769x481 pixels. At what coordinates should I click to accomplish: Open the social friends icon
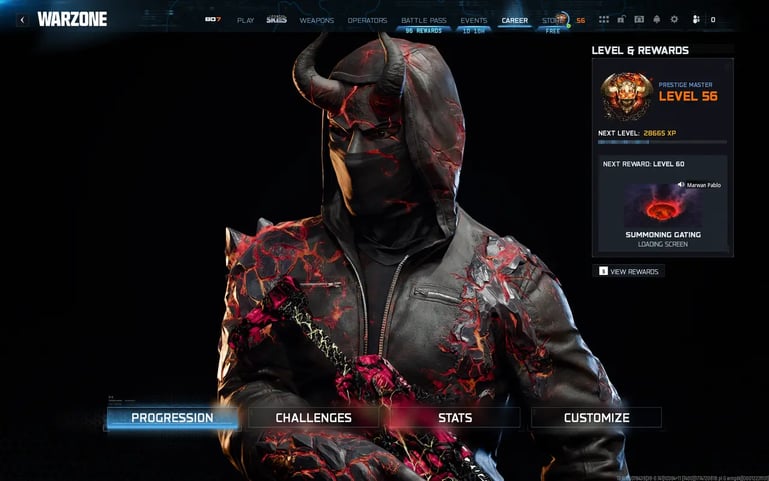(696, 20)
